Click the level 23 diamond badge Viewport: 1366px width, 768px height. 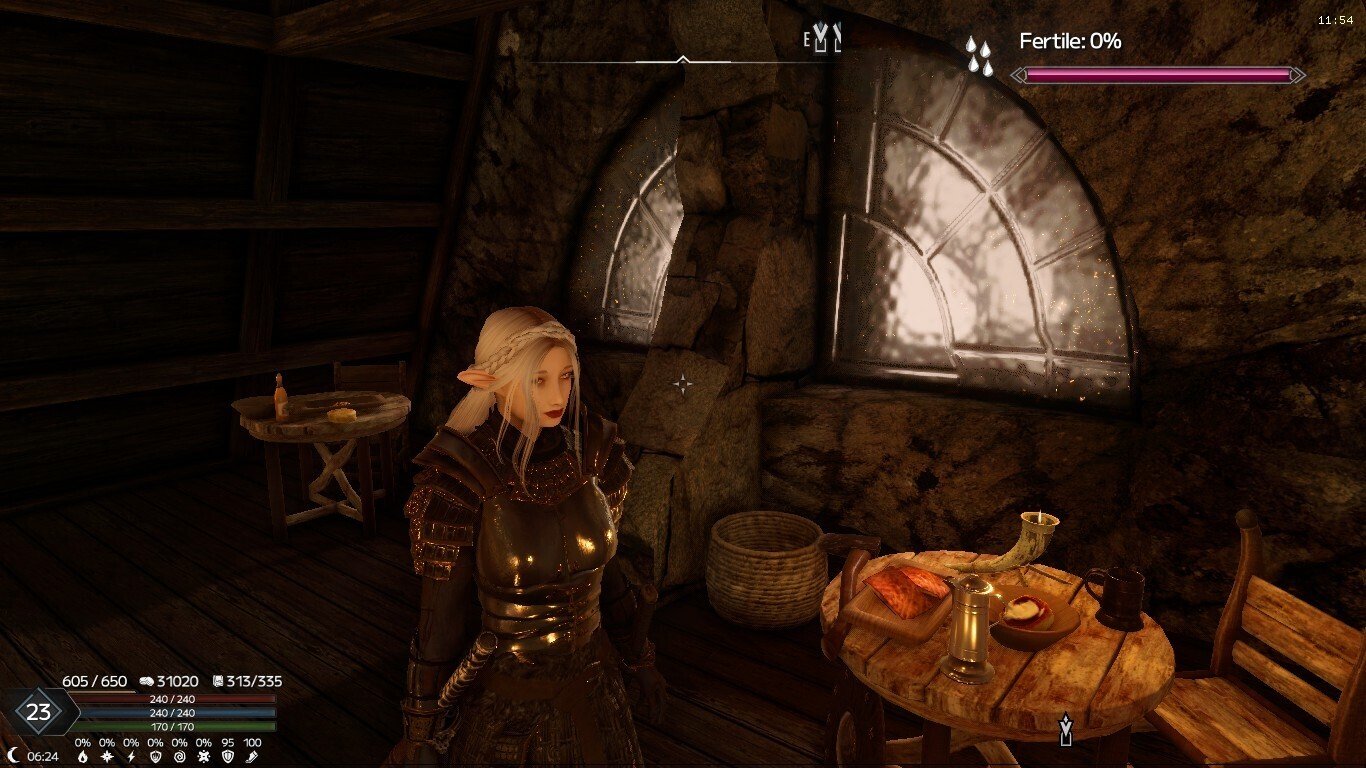pyautogui.click(x=40, y=710)
